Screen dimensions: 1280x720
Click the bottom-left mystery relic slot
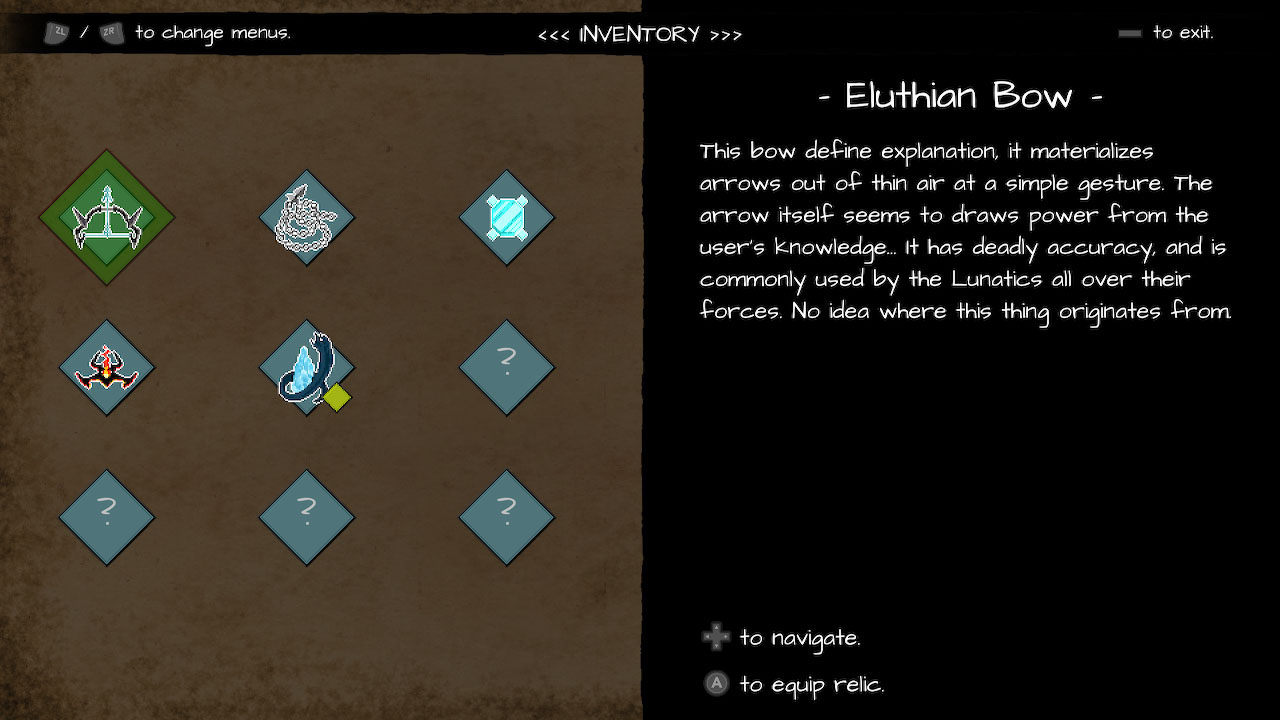107,517
